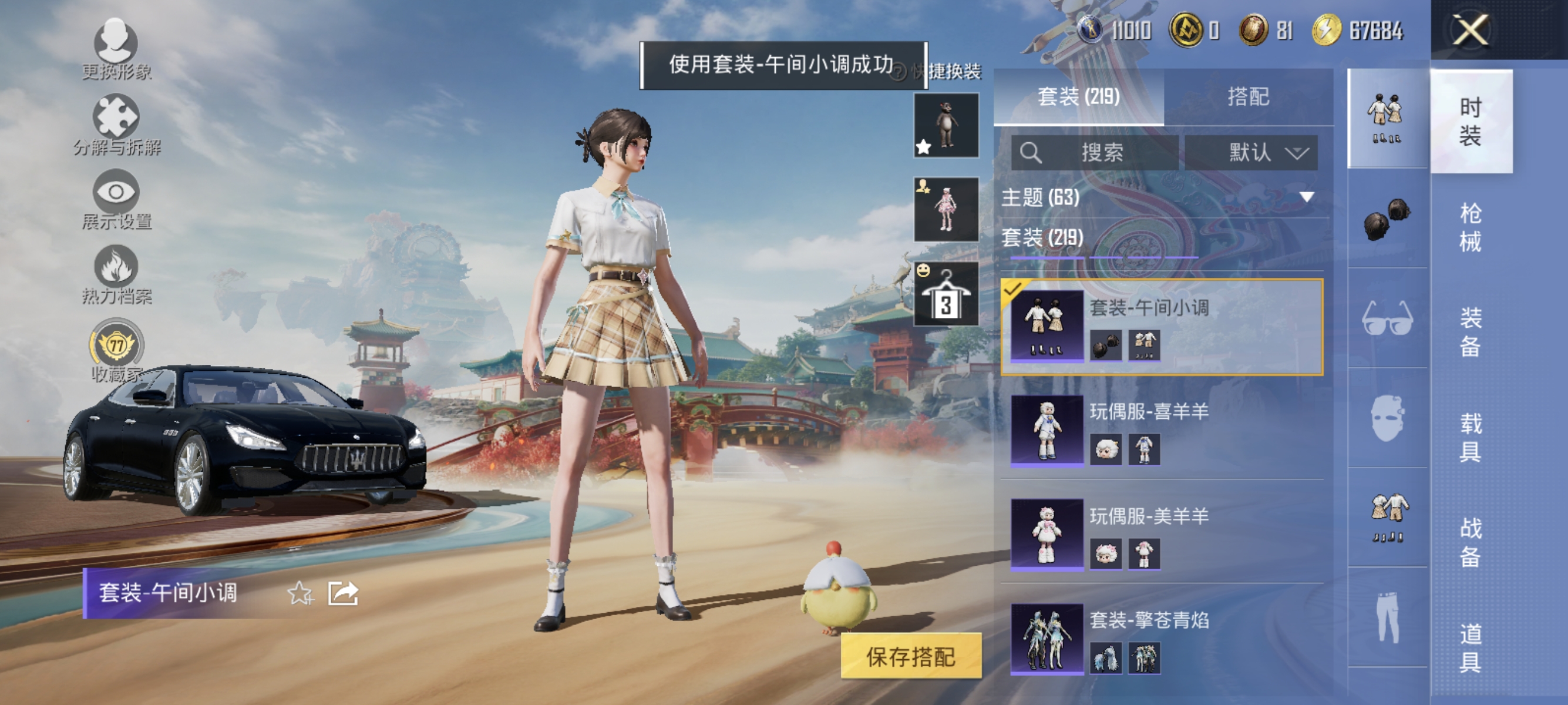1568x705 pixels.
Task: Toggle the star on the bear costume thumbnail
Action: point(924,147)
